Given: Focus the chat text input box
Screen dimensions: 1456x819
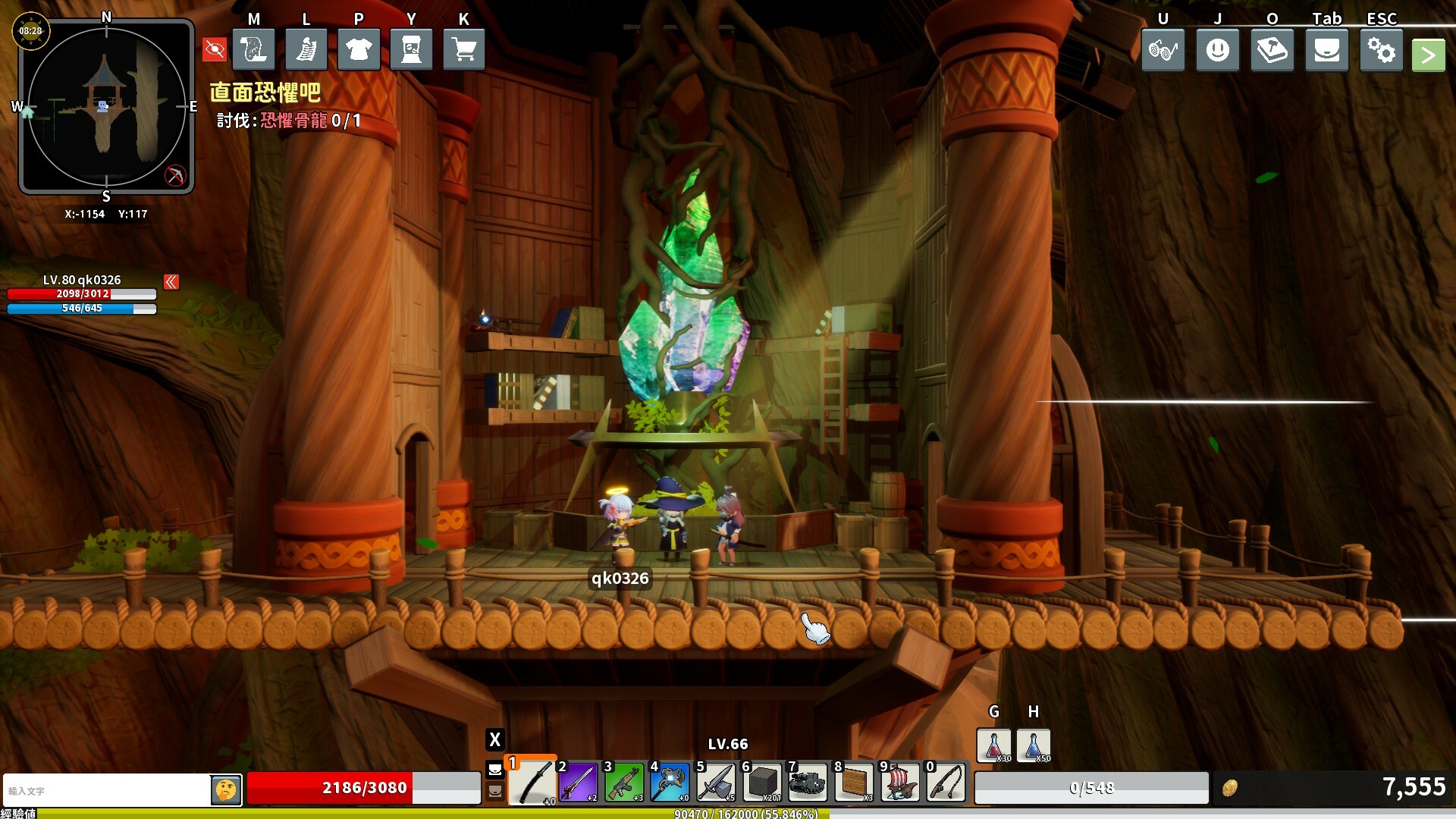Looking at the screenshot, I should tap(106, 791).
